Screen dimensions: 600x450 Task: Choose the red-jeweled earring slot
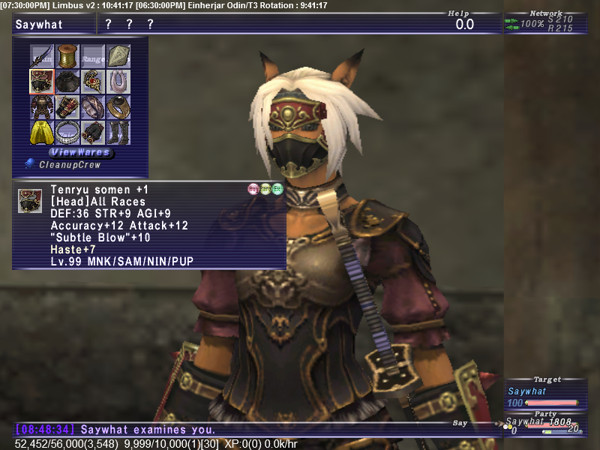(92, 81)
